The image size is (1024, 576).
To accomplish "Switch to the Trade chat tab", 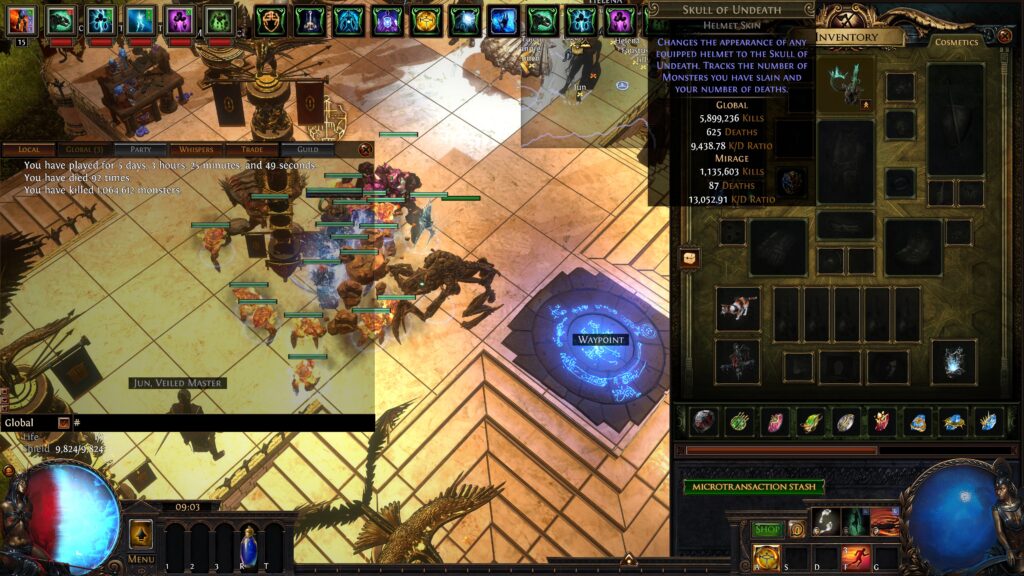I will click(x=252, y=150).
